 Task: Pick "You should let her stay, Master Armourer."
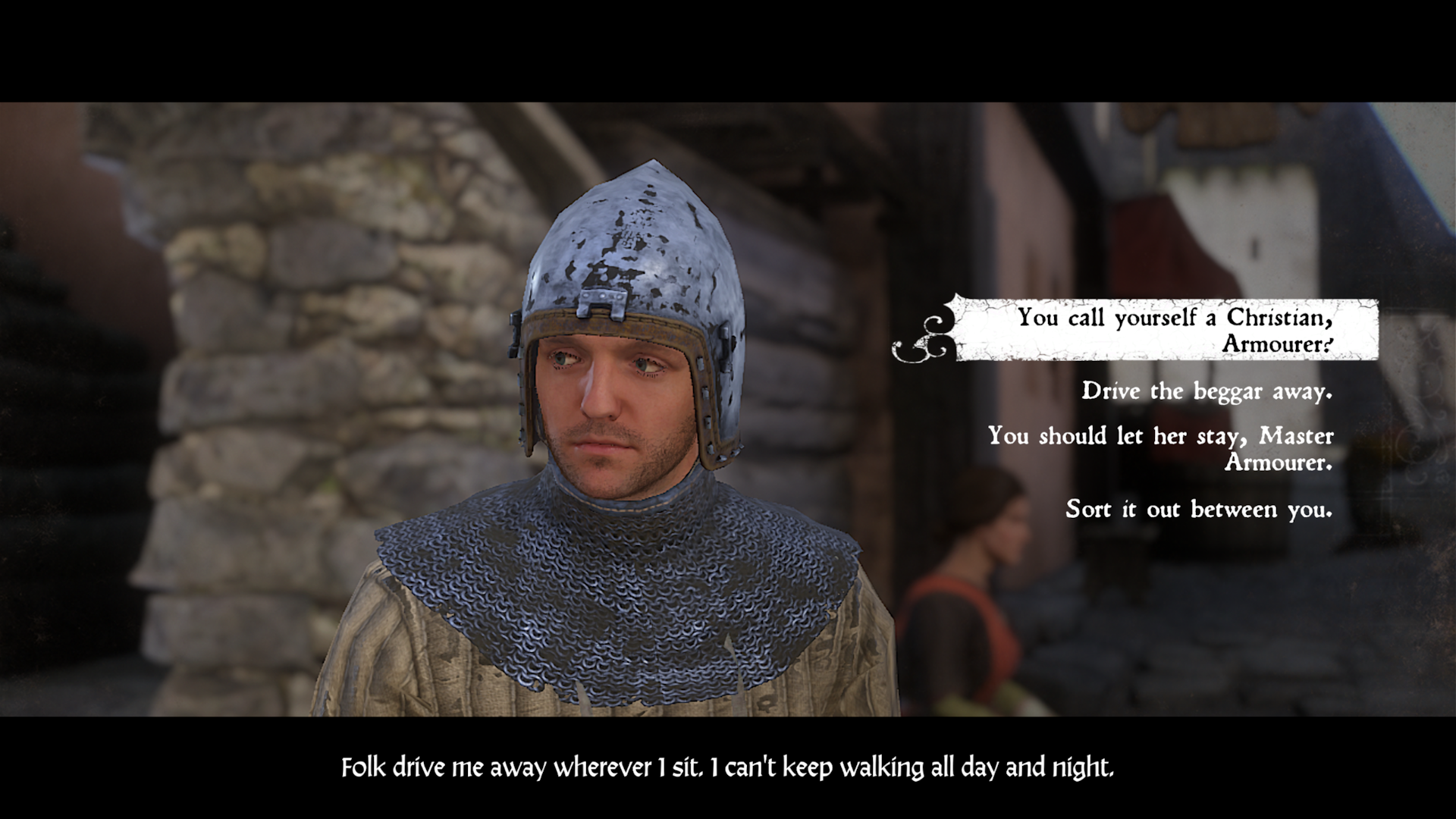pyautogui.click(x=1160, y=448)
